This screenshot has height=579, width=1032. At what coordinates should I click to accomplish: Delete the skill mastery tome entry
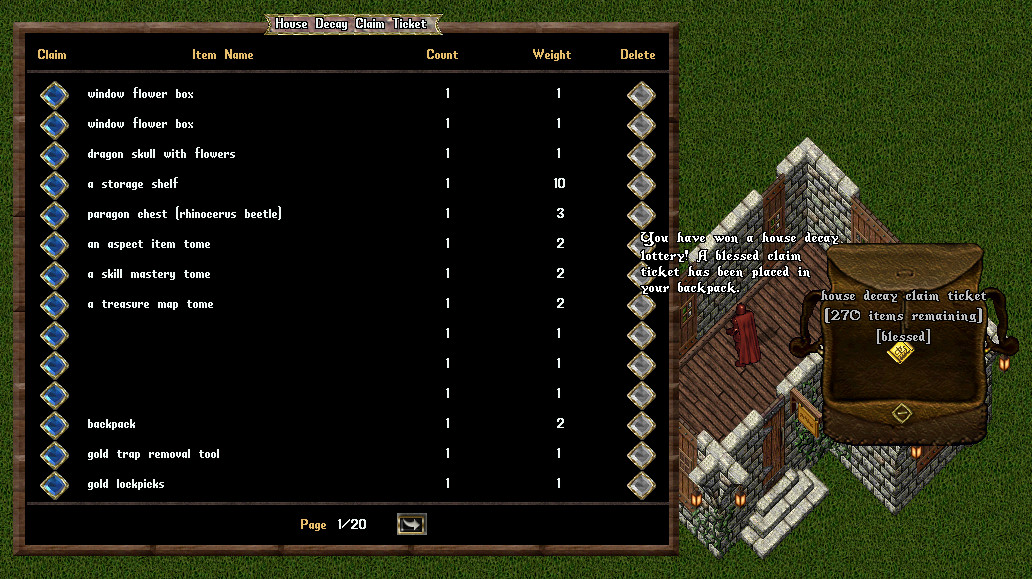coord(640,275)
